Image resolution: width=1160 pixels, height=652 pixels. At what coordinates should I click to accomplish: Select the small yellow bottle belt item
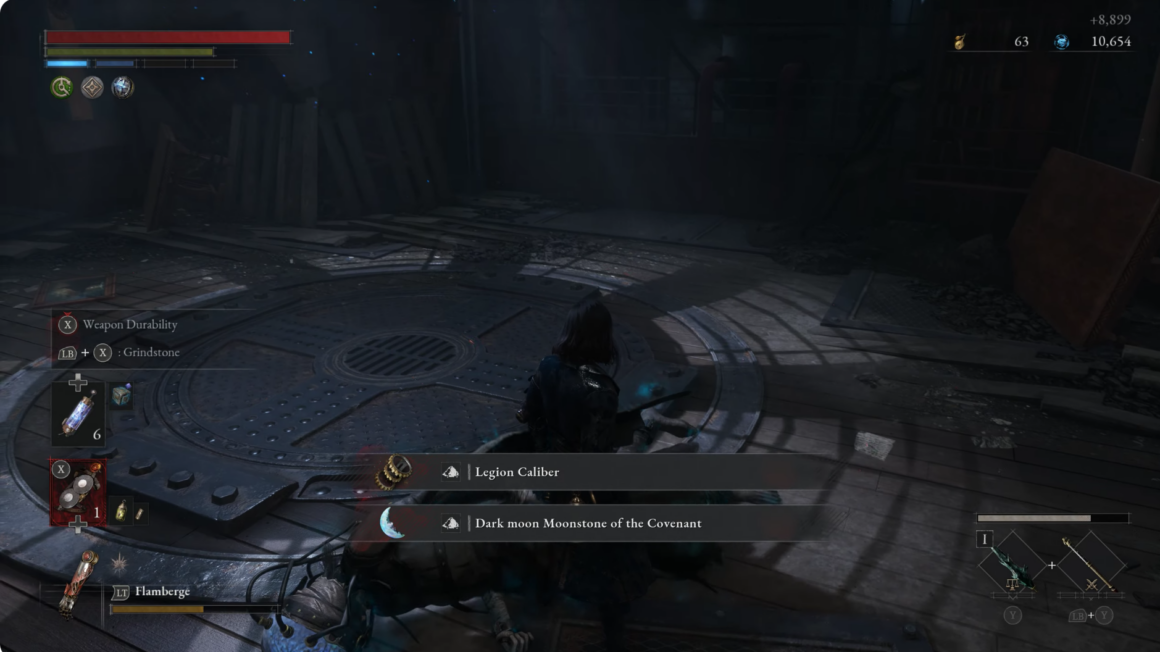point(121,510)
